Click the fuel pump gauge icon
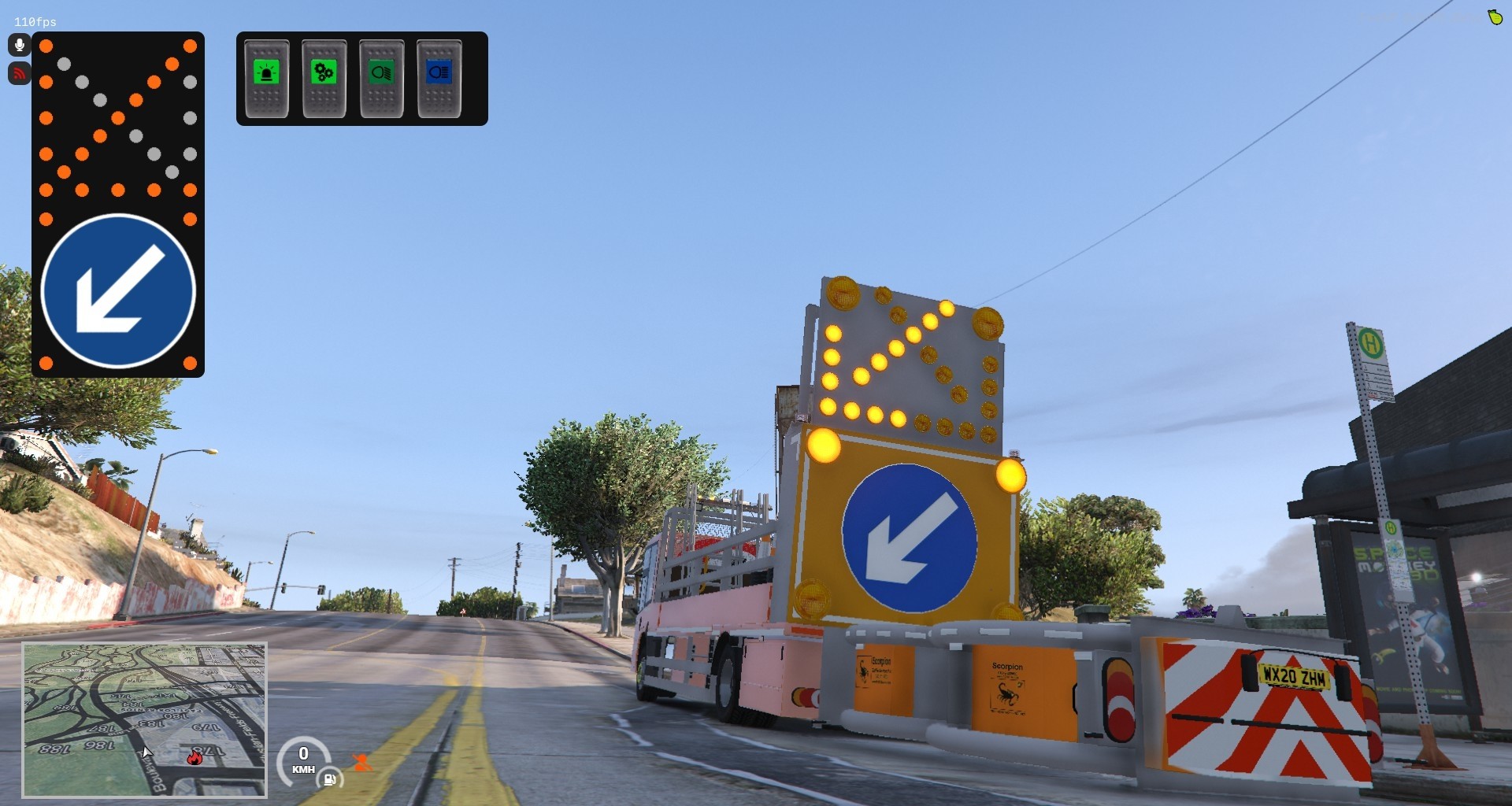Image resolution: width=1512 pixels, height=806 pixels. point(329,779)
